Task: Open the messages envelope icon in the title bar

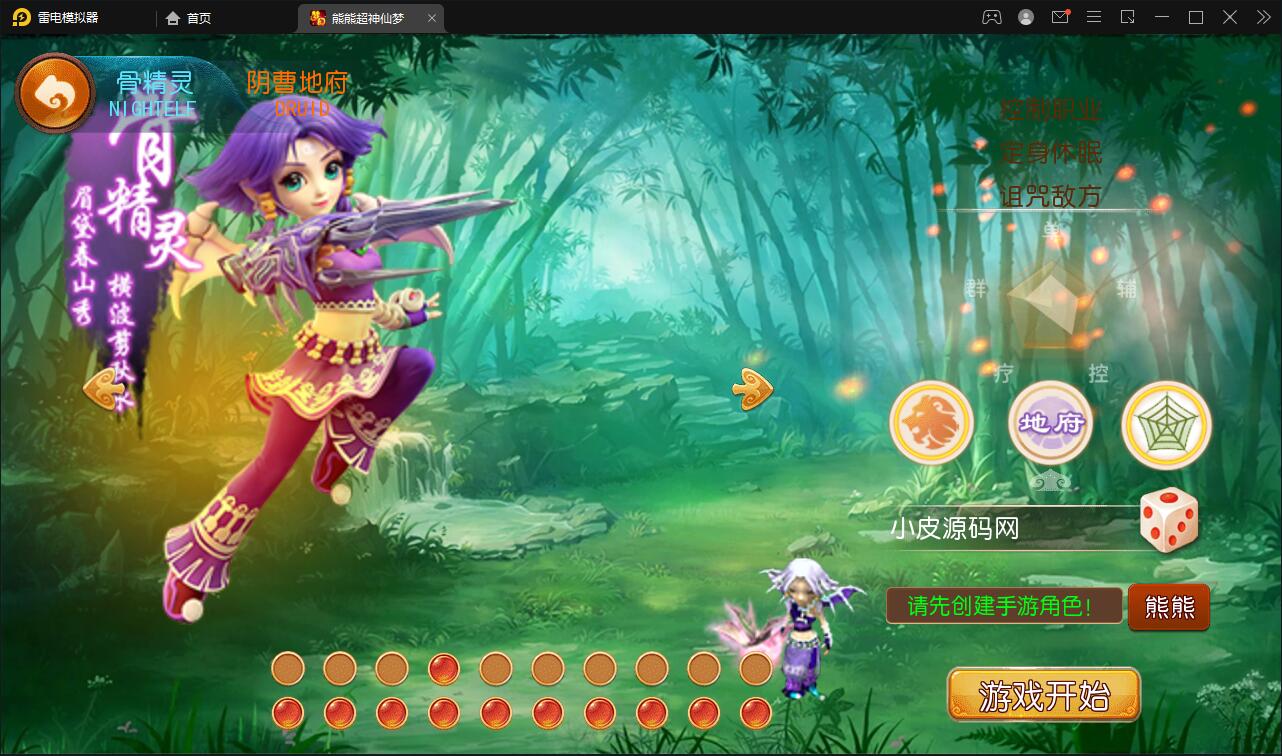Action: [x=1060, y=17]
